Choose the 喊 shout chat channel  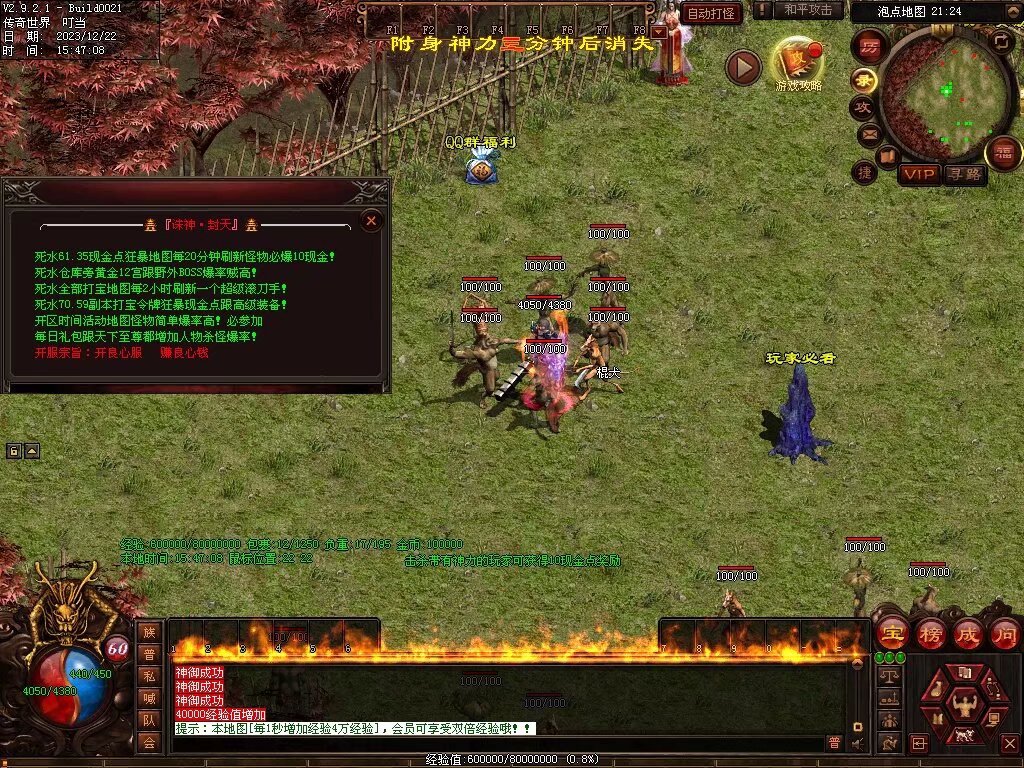(149, 698)
